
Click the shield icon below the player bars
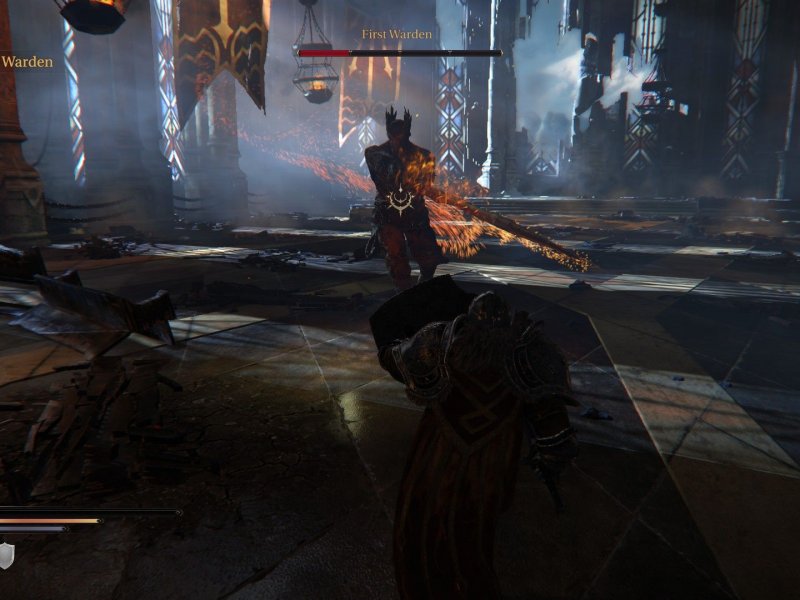[x=6, y=555]
